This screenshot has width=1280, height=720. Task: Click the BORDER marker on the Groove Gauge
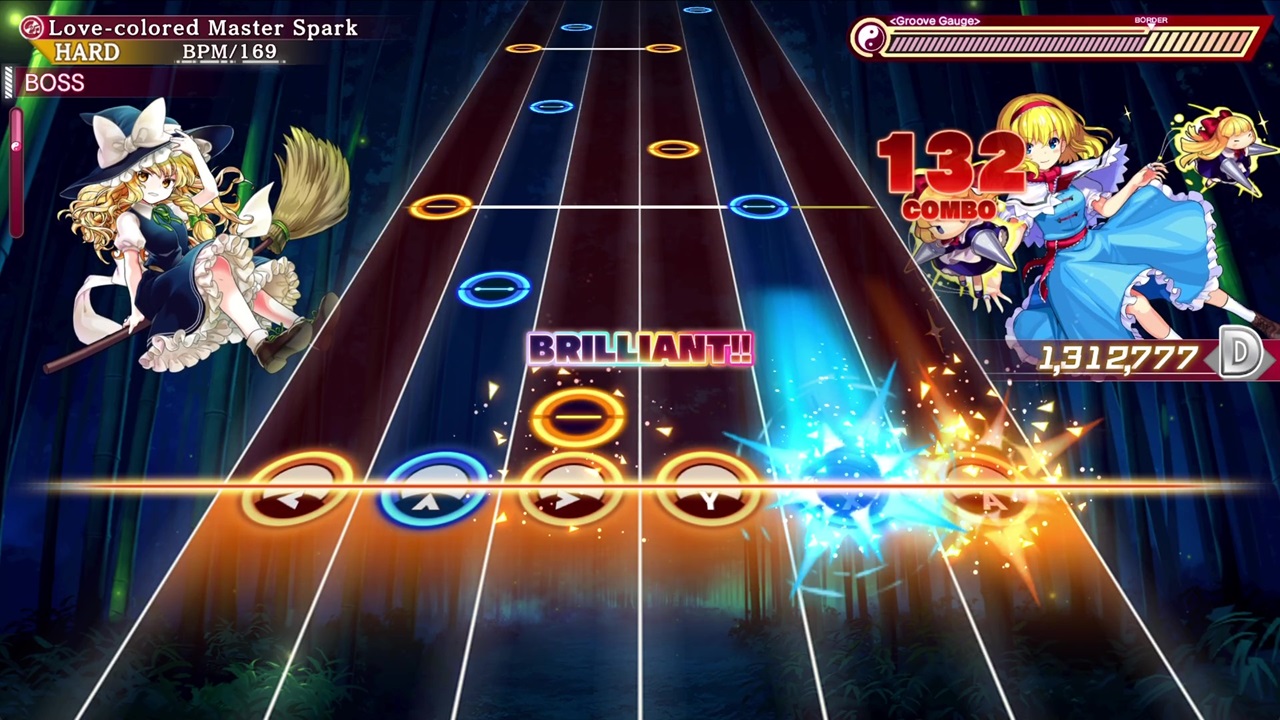tap(1151, 20)
